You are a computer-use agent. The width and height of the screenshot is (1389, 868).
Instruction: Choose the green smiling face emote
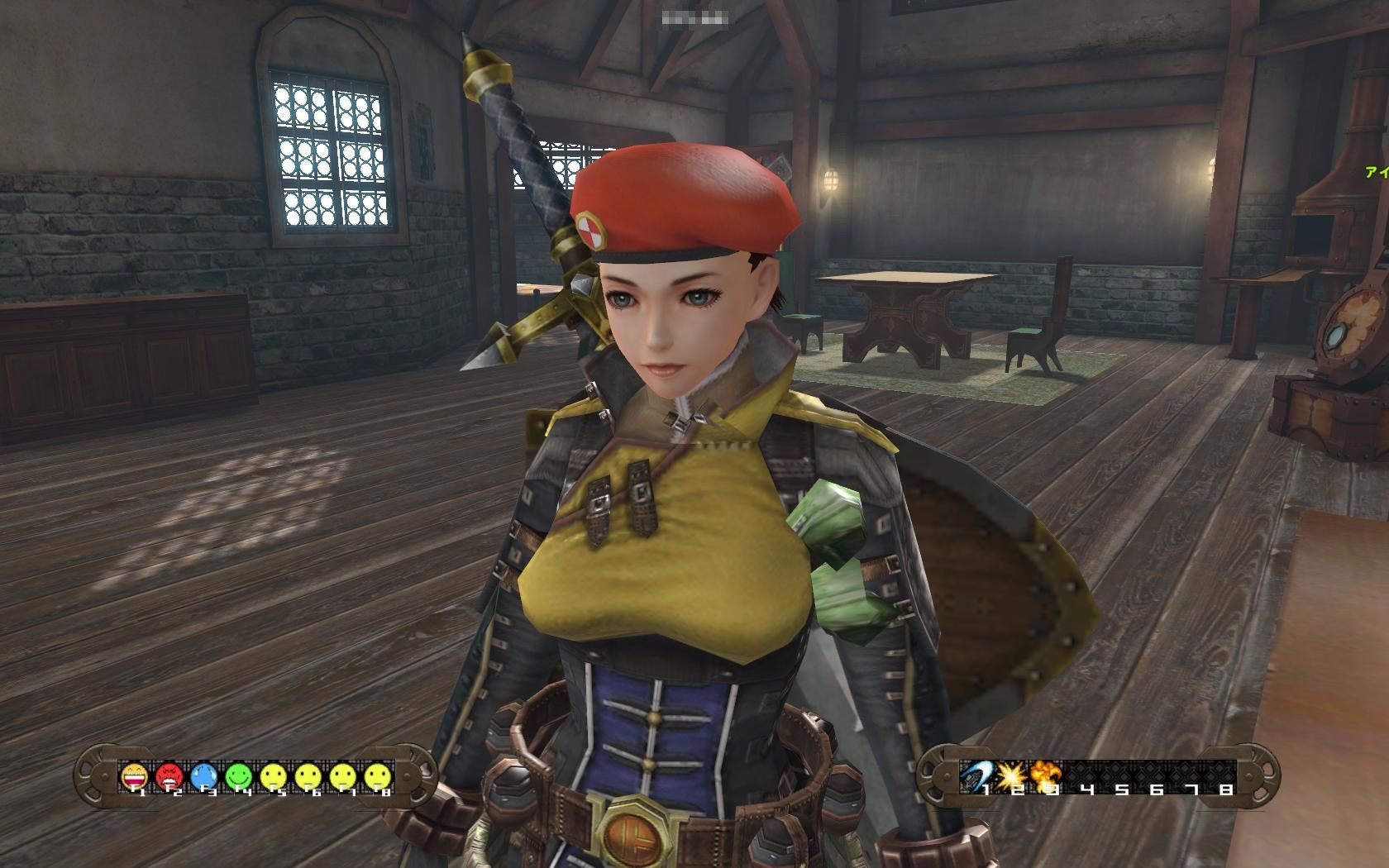(x=238, y=775)
